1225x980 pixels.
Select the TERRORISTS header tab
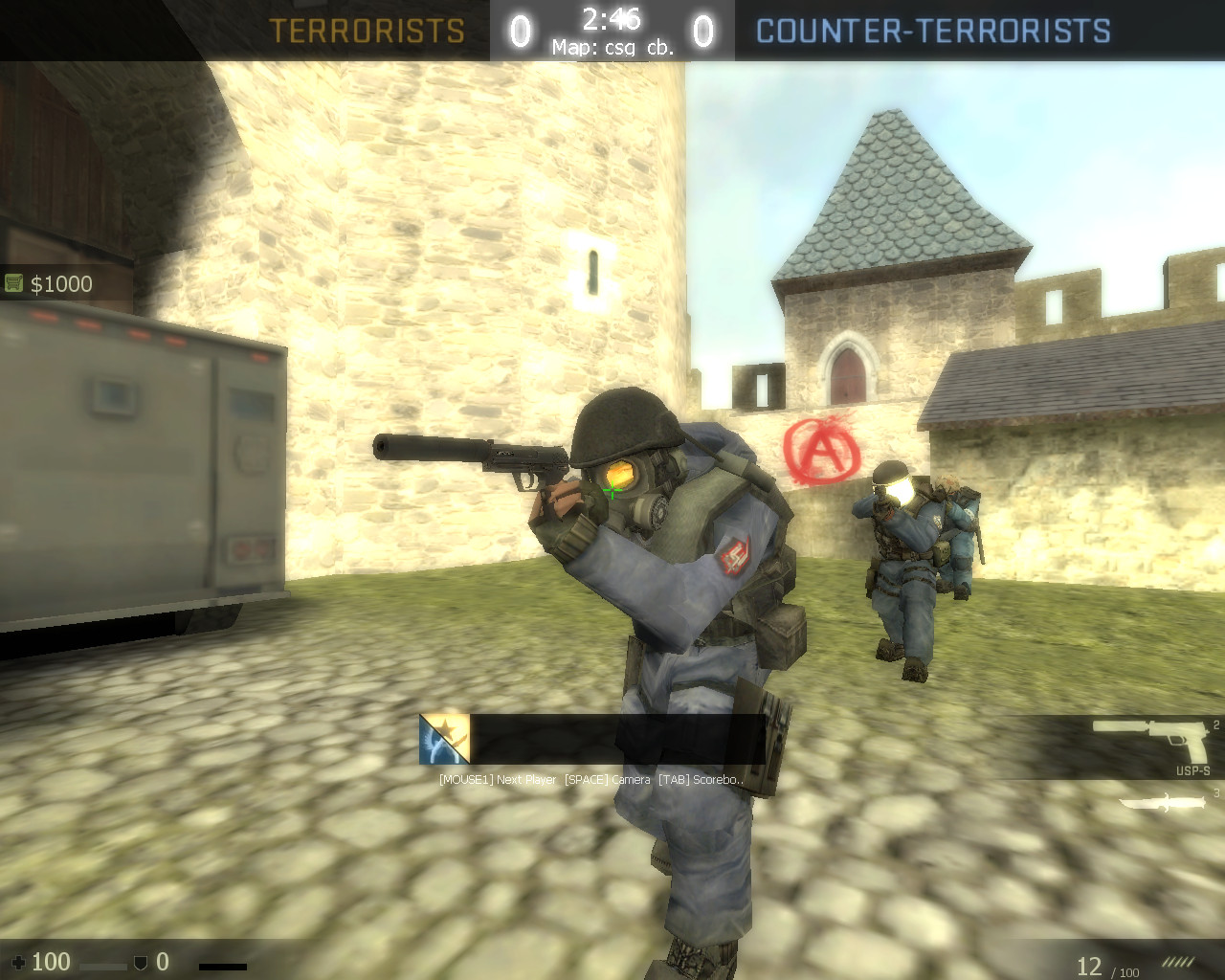[x=367, y=31]
